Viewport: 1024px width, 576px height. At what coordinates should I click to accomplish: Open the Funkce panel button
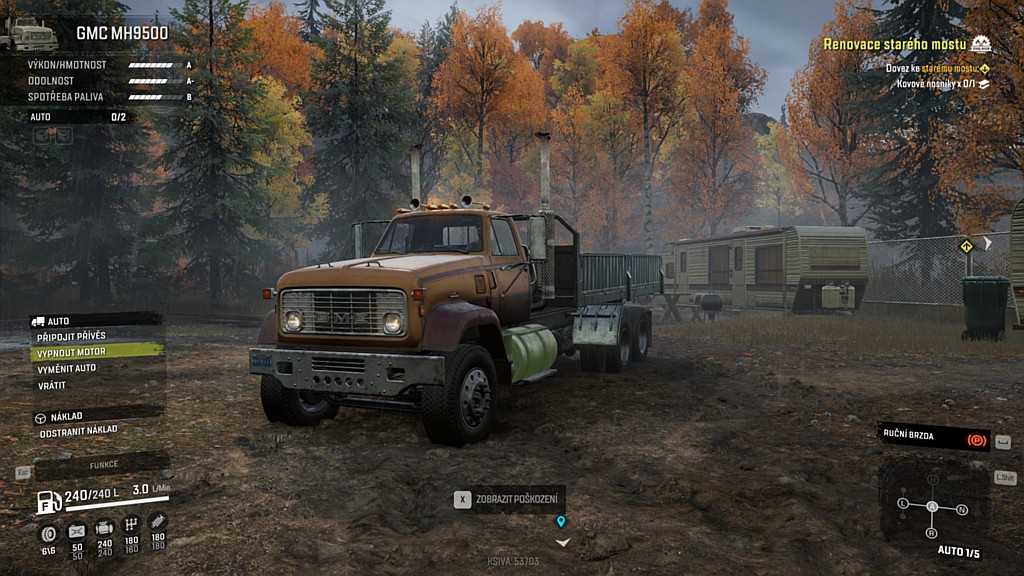(103, 465)
